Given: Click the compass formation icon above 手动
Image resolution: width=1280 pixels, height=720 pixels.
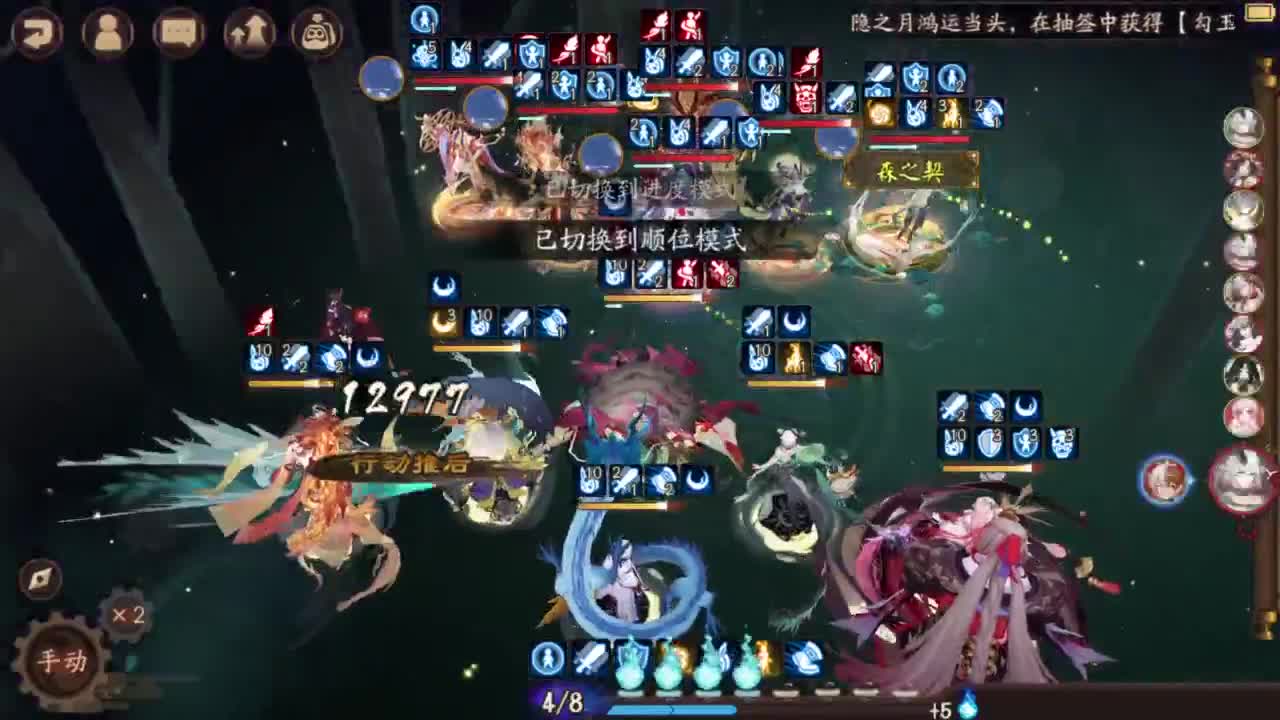Looking at the screenshot, I should point(38,578).
